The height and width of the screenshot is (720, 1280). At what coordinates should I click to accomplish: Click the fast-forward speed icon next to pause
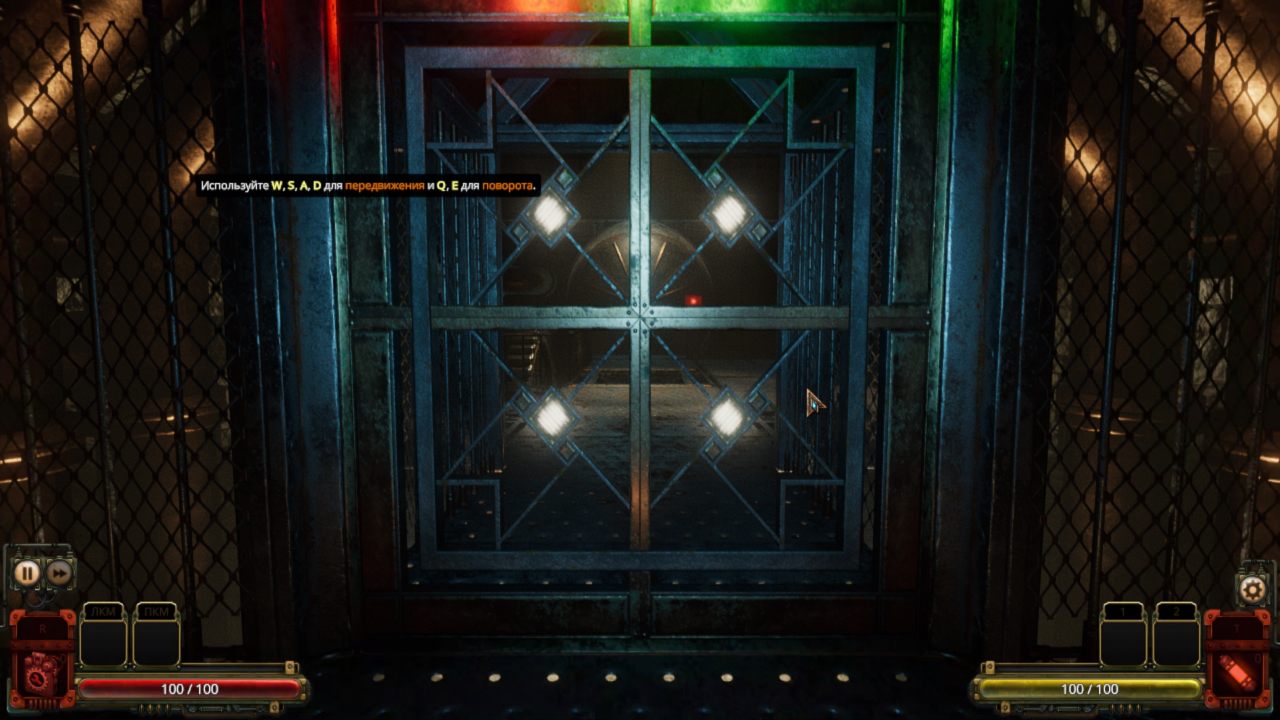tap(60, 571)
